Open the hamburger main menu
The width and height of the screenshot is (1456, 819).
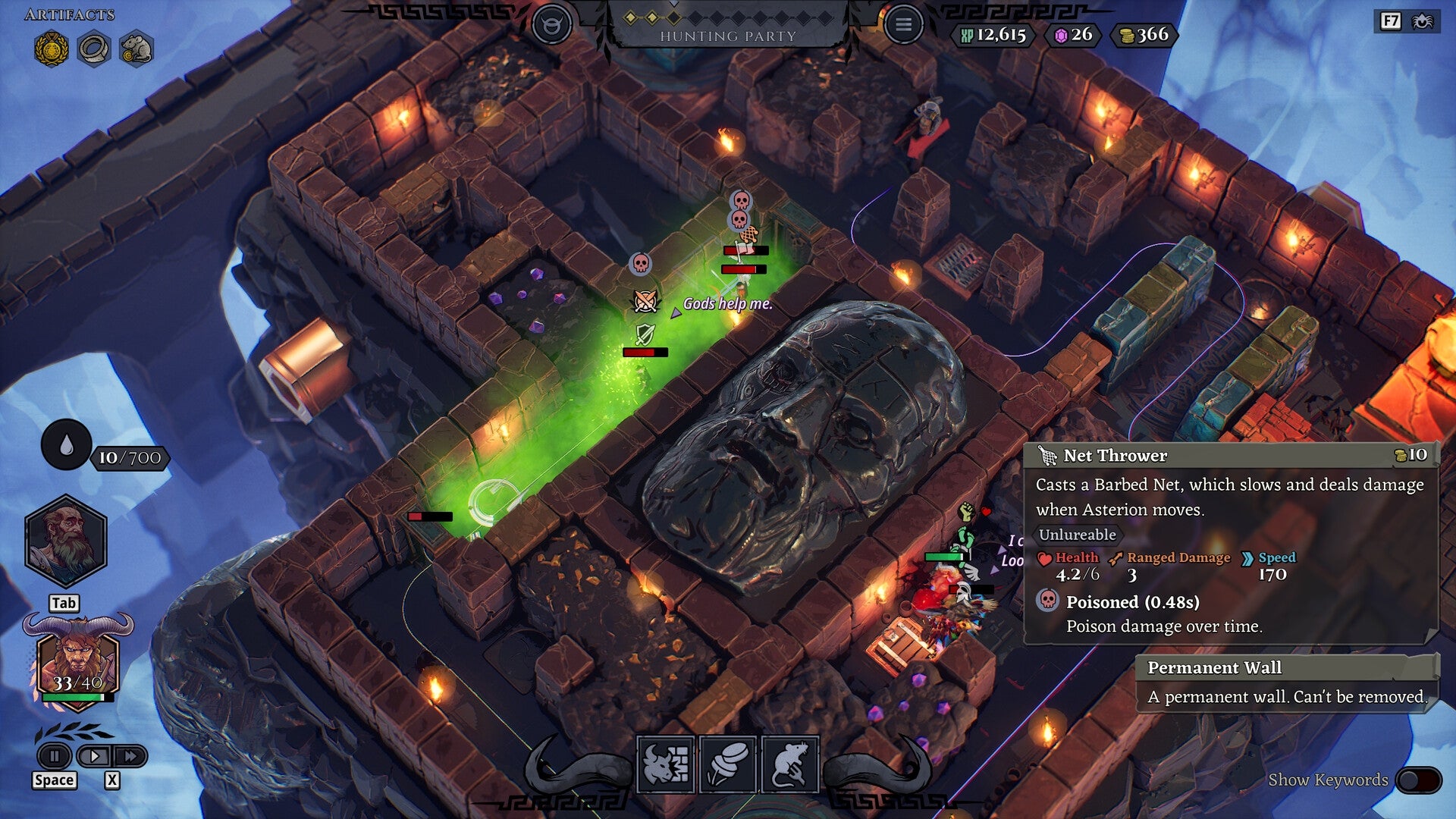(x=902, y=25)
